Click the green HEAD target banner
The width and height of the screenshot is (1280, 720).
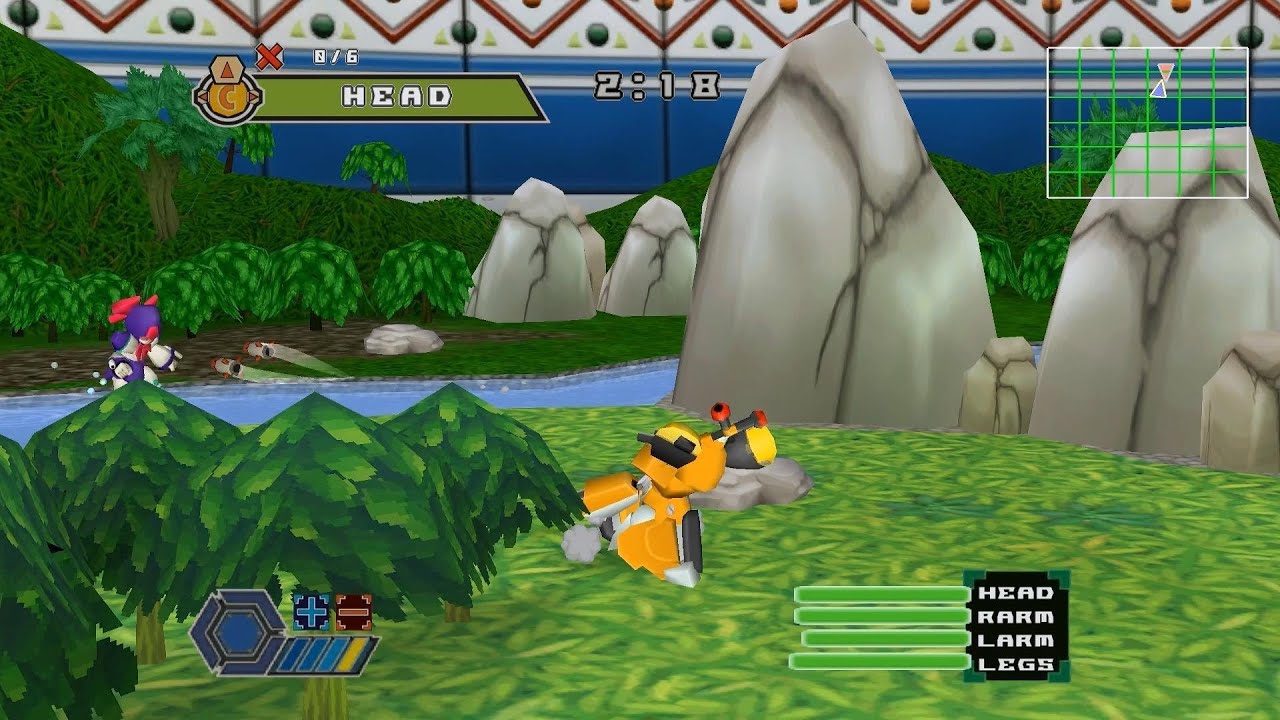pyautogui.click(x=398, y=97)
